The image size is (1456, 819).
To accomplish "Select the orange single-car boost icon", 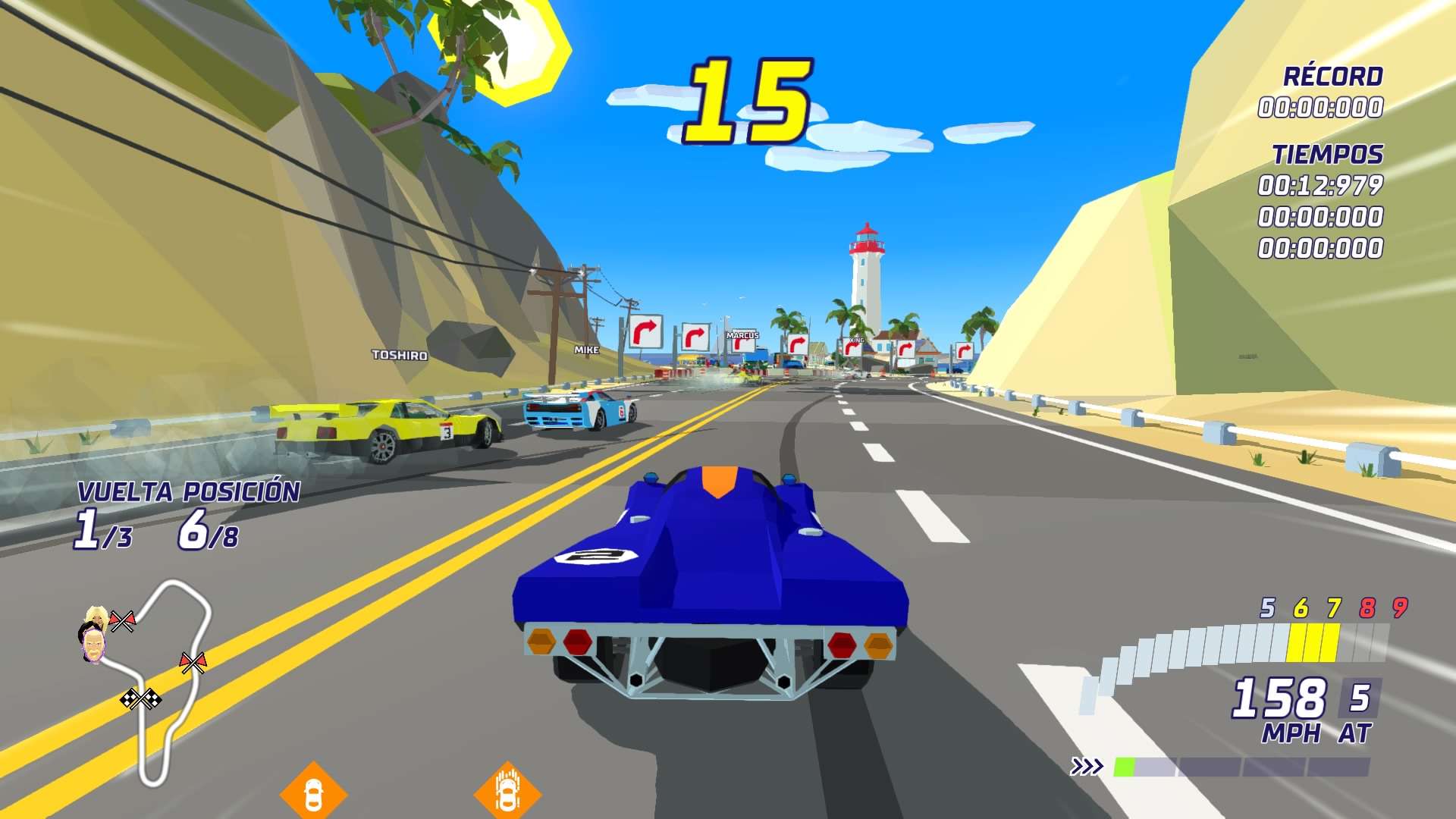I will point(313,793).
